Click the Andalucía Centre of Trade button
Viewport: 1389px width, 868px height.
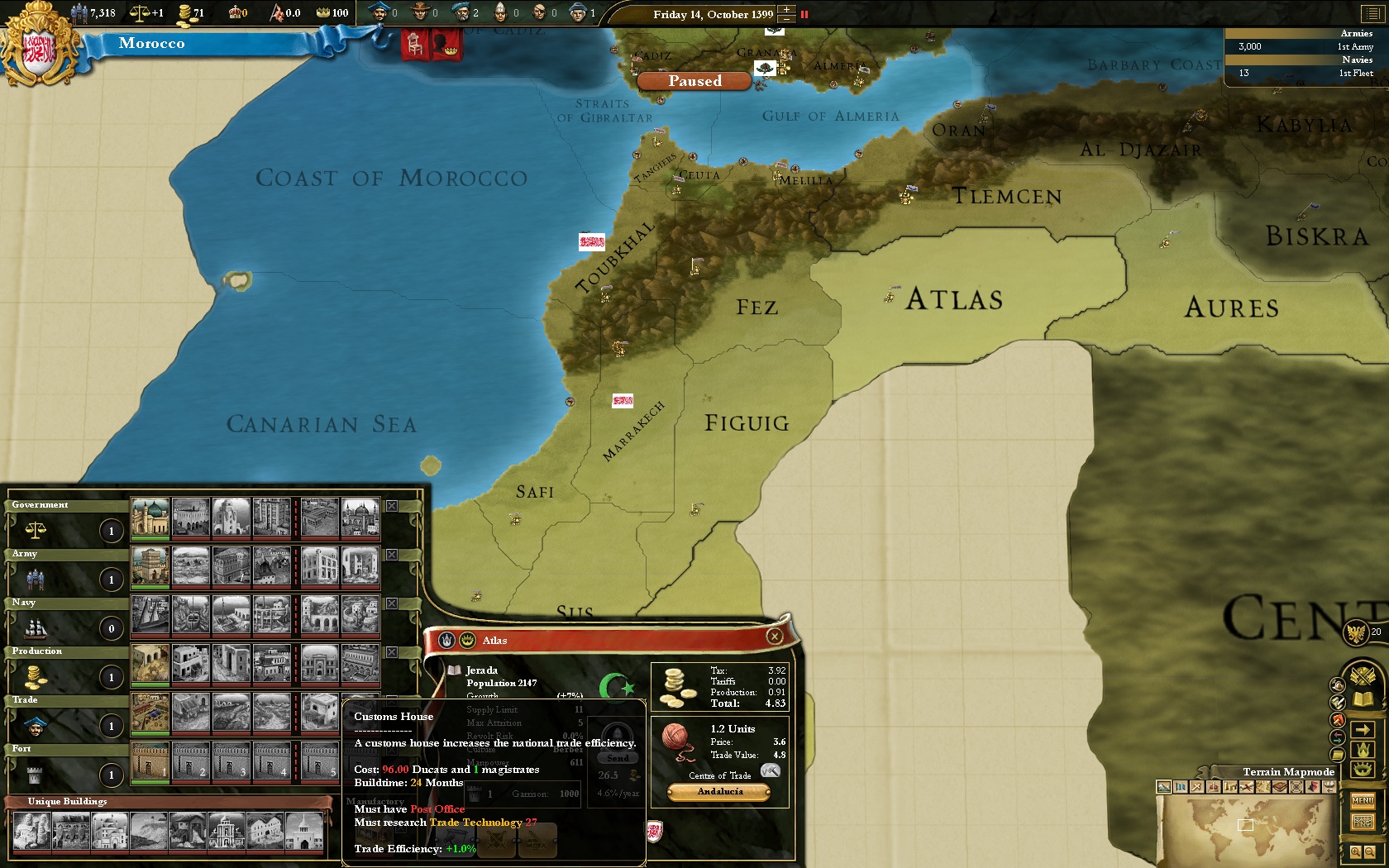718,791
